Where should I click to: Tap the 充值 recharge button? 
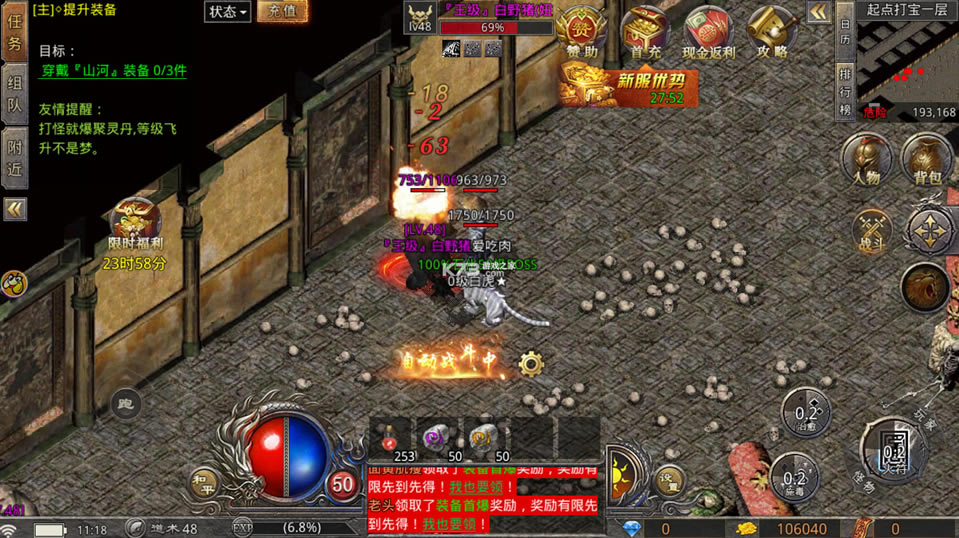click(x=283, y=12)
